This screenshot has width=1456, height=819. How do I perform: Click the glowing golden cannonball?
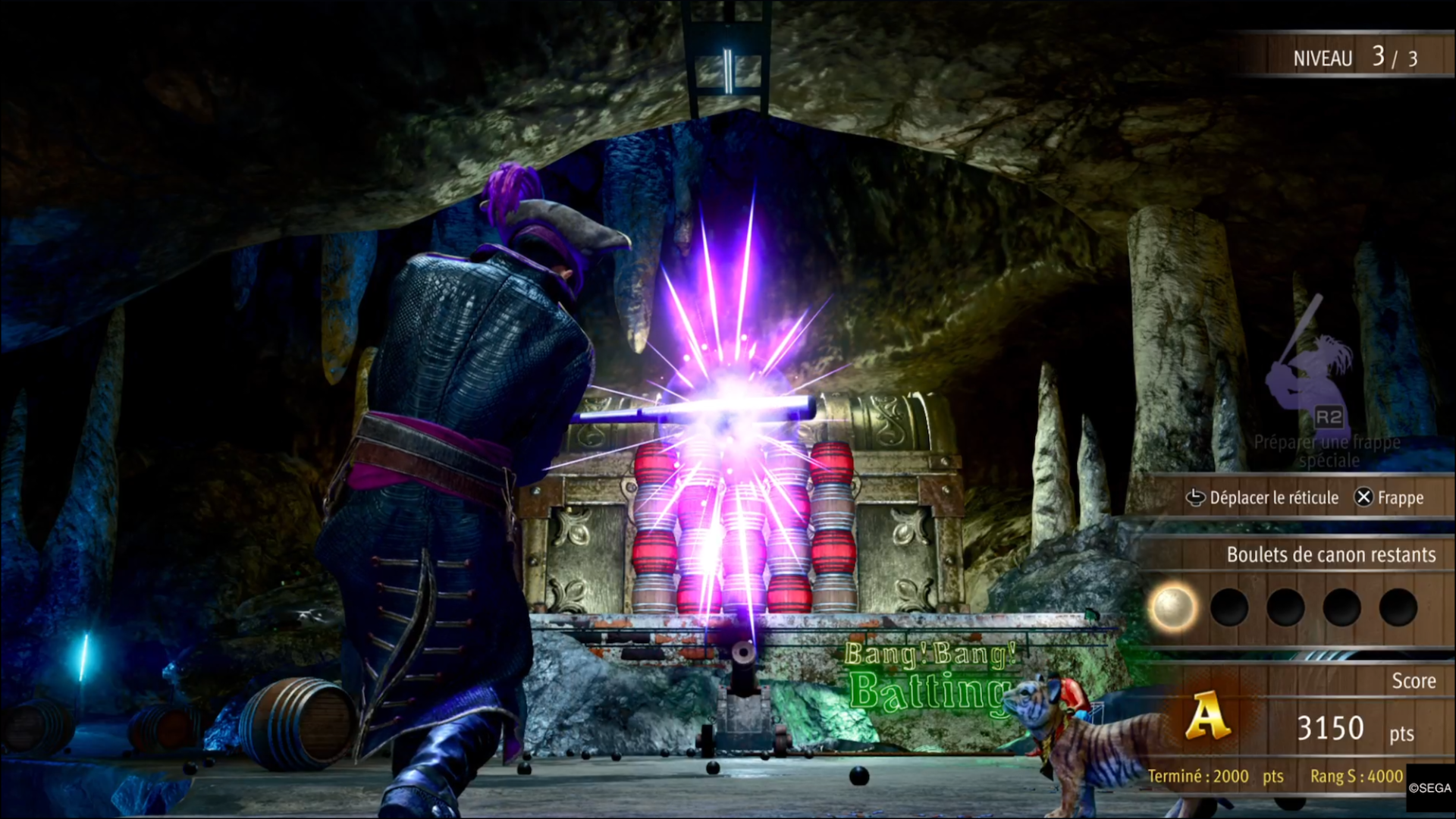pyautogui.click(x=1172, y=607)
